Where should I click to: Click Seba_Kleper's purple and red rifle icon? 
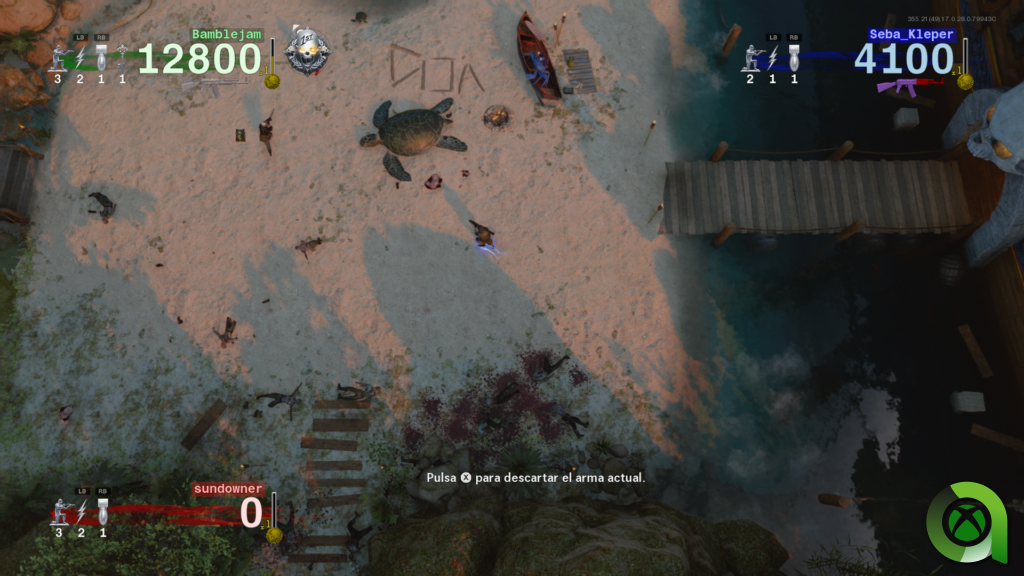[896, 87]
